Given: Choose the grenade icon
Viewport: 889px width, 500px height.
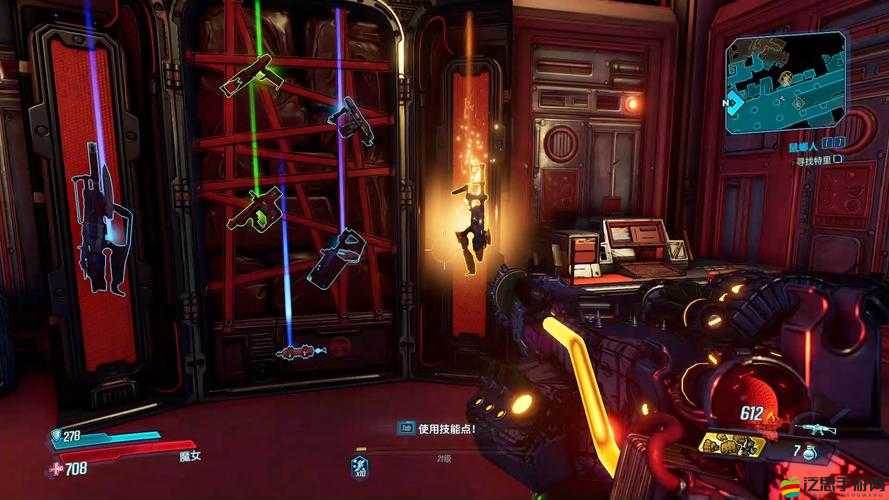Looking at the screenshot, I should (x=808, y=453).
